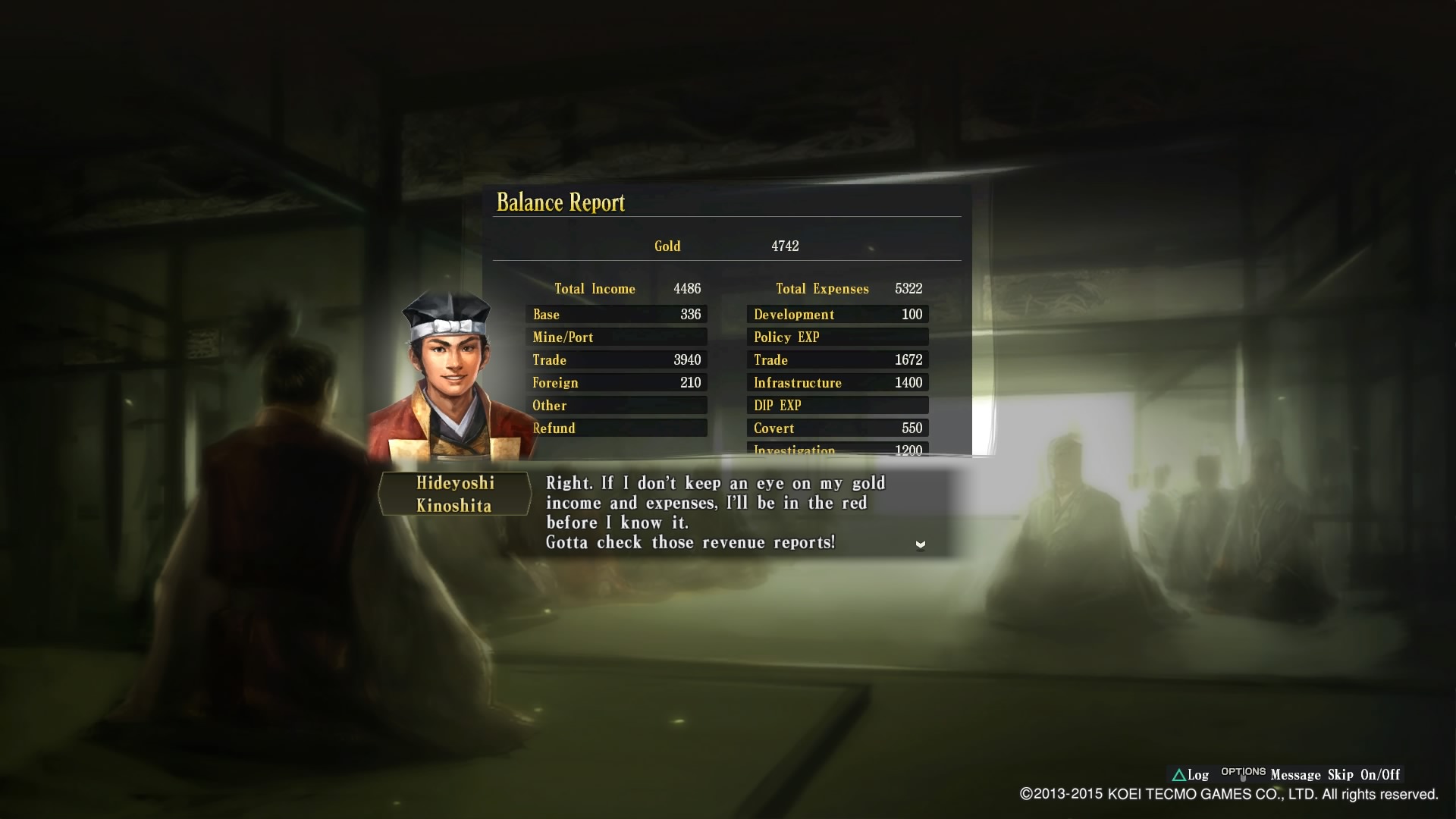Screen dimensions: 1456x819
Task: Open the Trade income details
Action: (616, 359)
